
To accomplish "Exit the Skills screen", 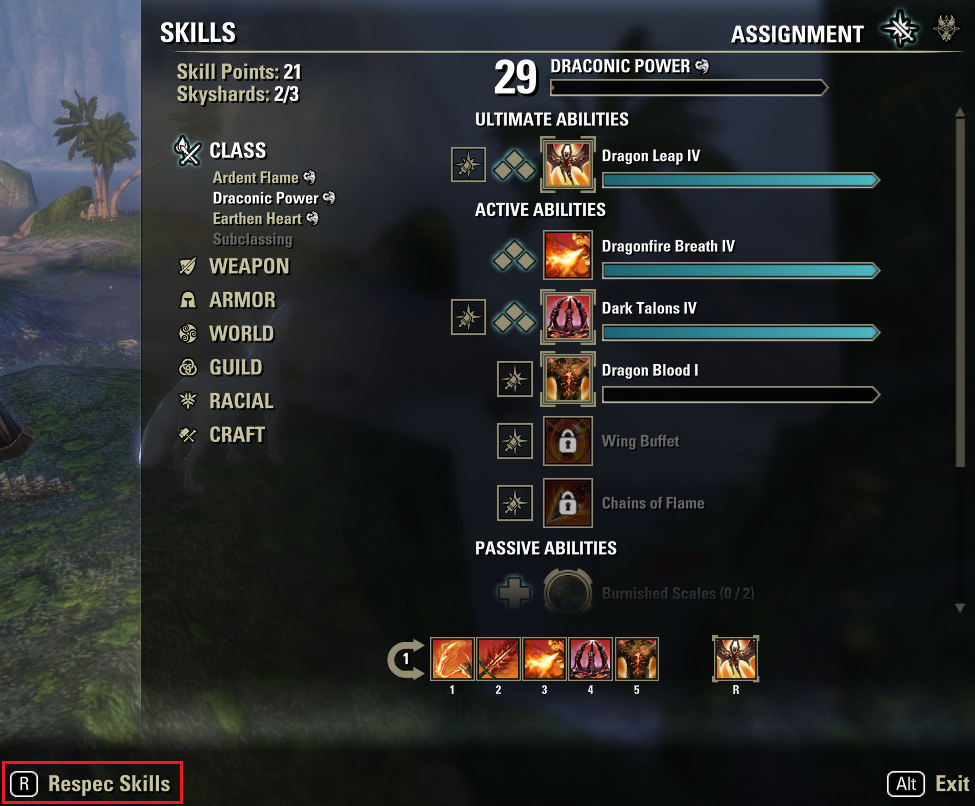I will 929,784.
